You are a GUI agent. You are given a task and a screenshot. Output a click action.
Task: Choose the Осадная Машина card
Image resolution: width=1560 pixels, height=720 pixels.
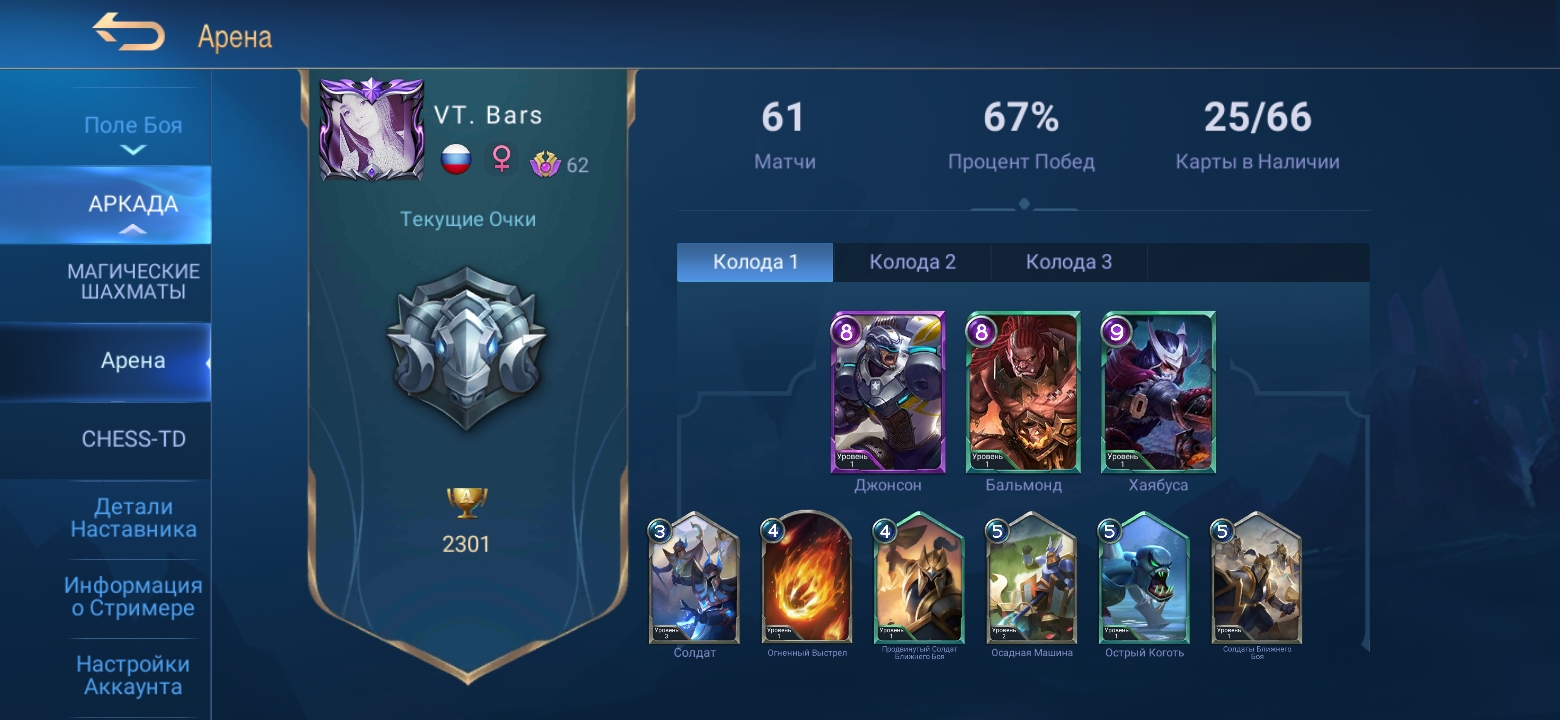(x=1031, y=580)
